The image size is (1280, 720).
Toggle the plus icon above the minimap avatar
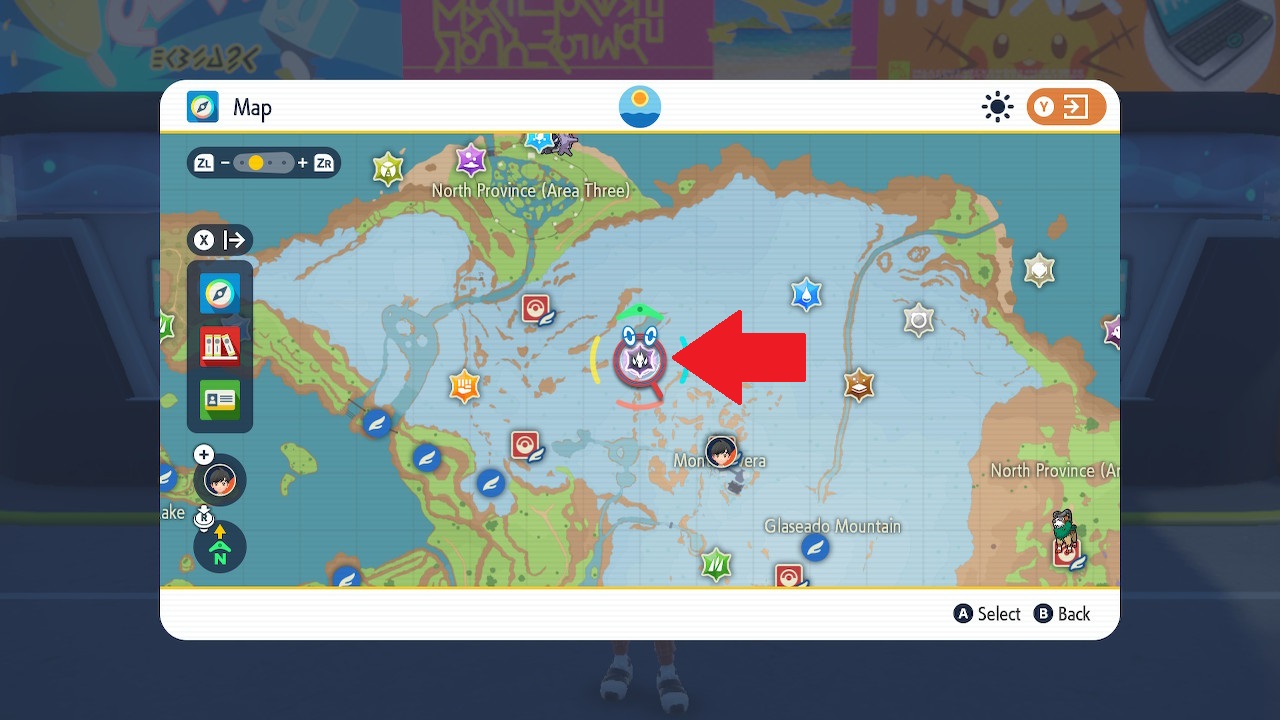point(203,454)
